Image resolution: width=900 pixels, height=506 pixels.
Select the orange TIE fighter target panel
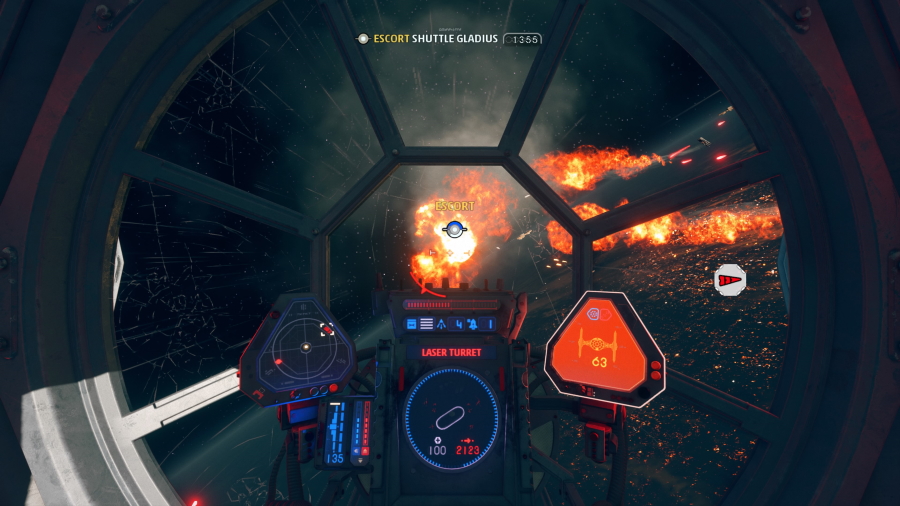pyautogui.click(x=604, y=347)
